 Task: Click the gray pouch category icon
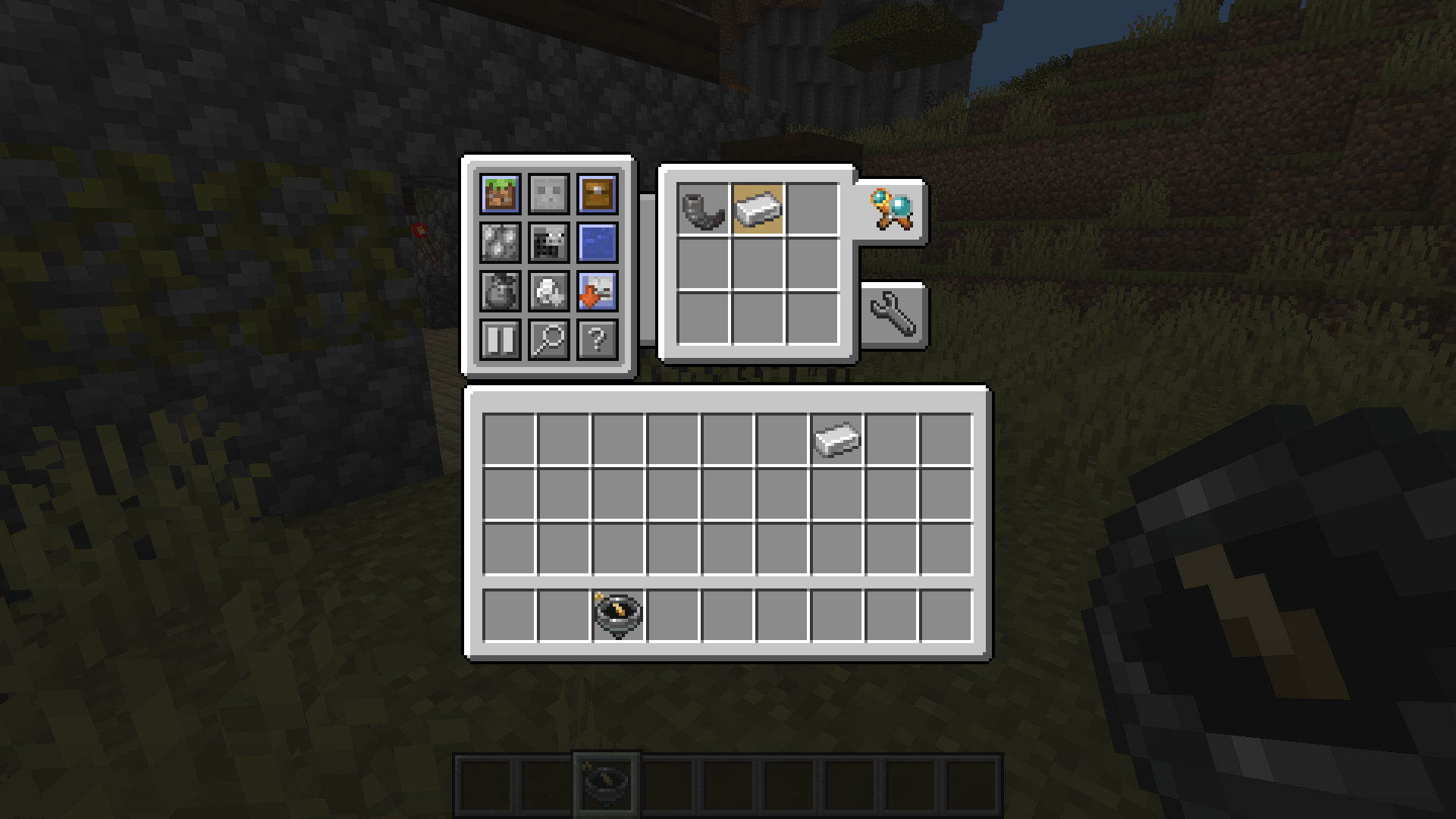[x=500, y=293]
